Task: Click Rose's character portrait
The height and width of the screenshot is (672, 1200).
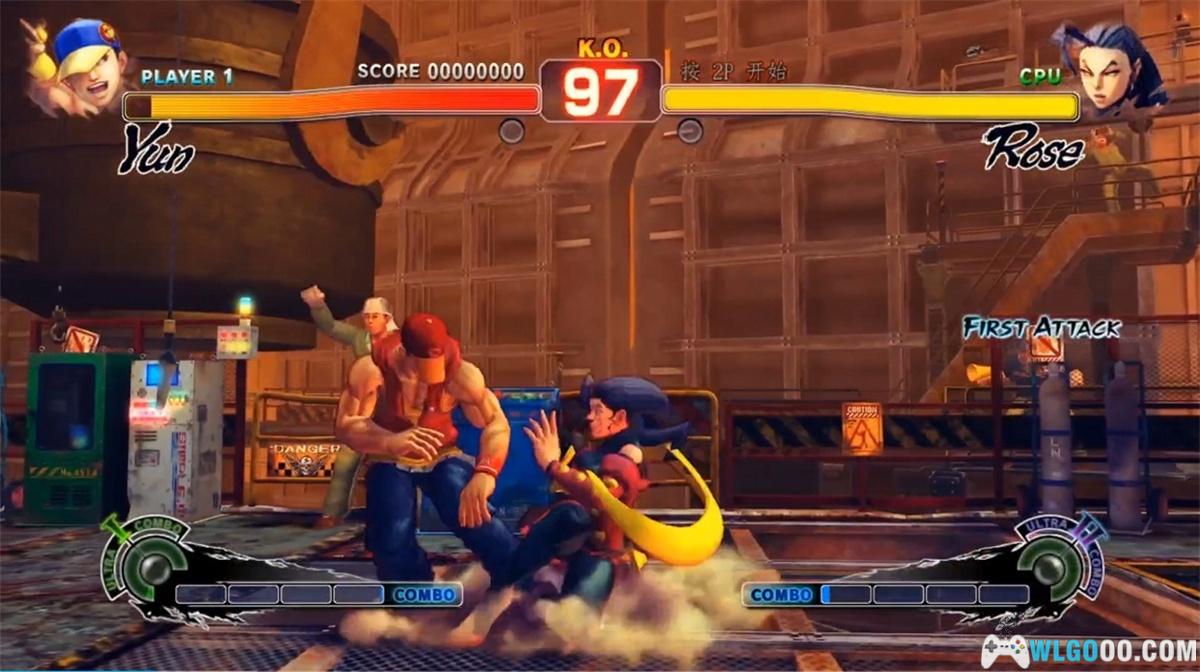Action: 1111,66
